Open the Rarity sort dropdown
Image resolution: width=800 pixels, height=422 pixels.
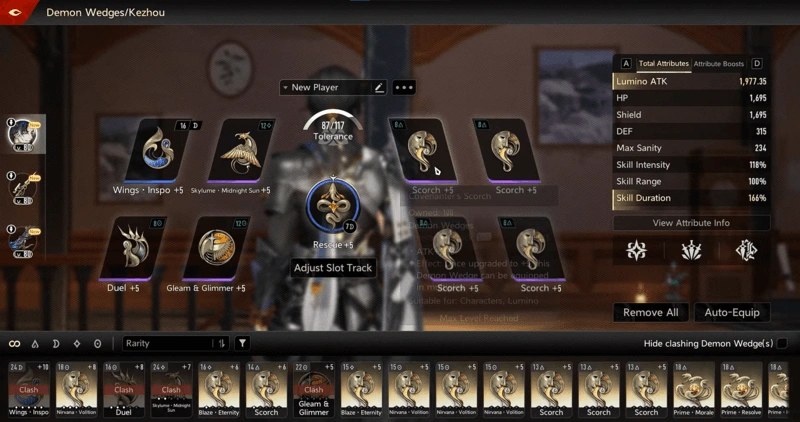[x=176, y=344]
